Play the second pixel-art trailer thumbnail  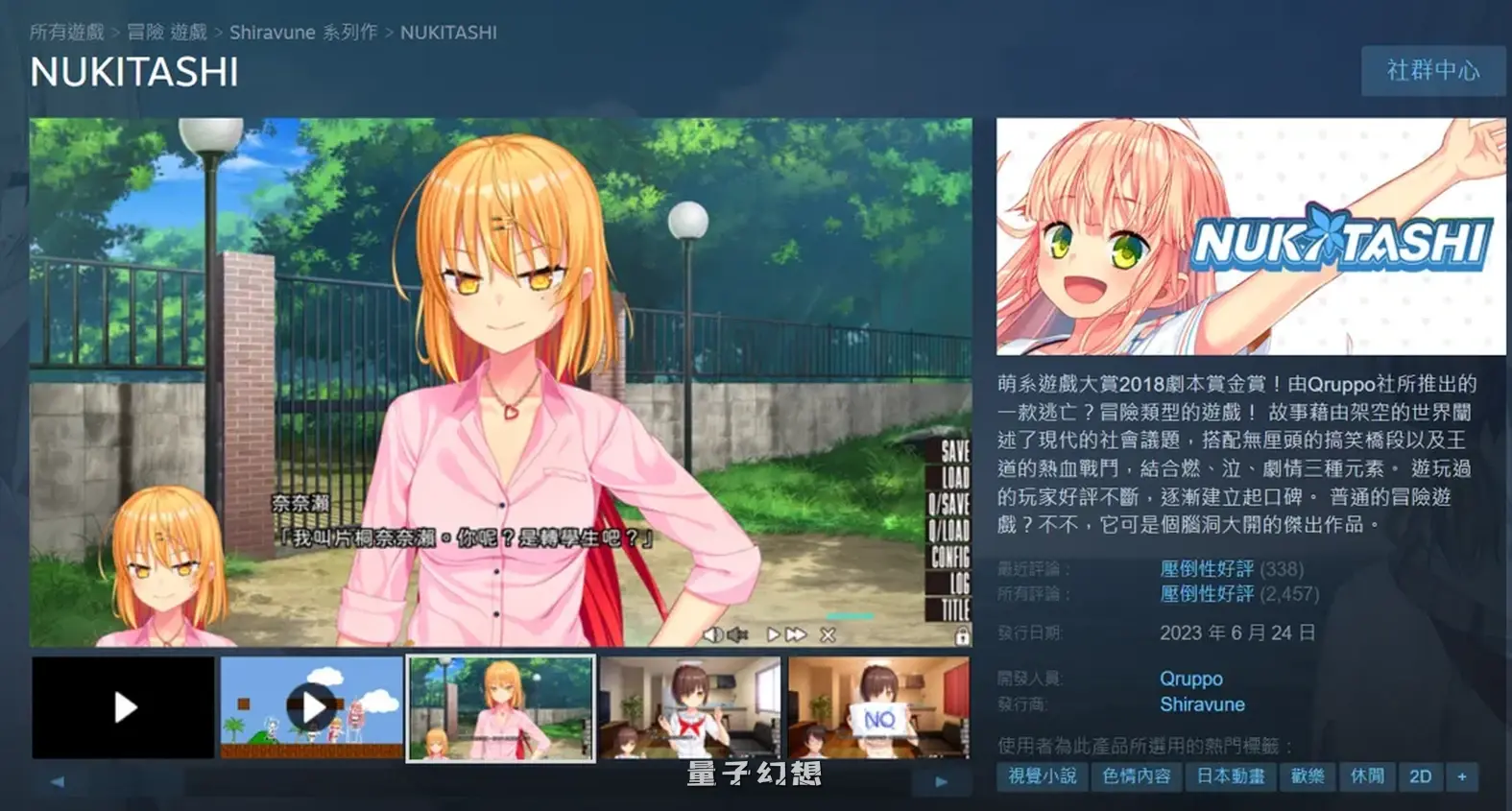[x=311, y=707]
